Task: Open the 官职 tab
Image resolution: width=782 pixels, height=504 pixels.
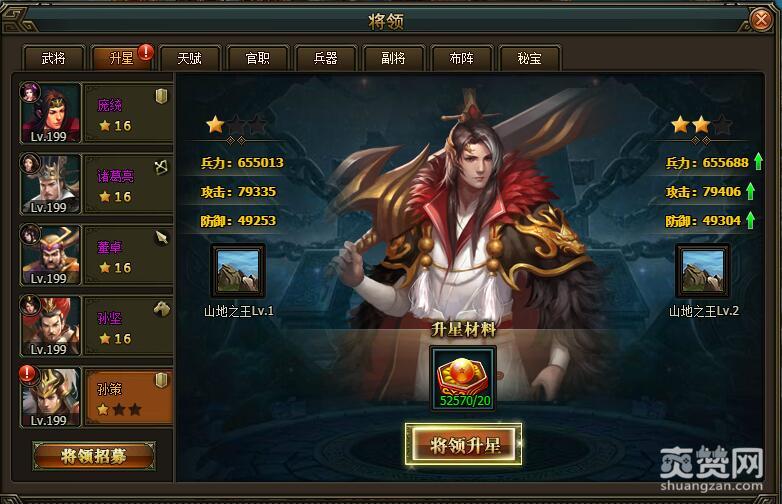Action: (257, 58)
